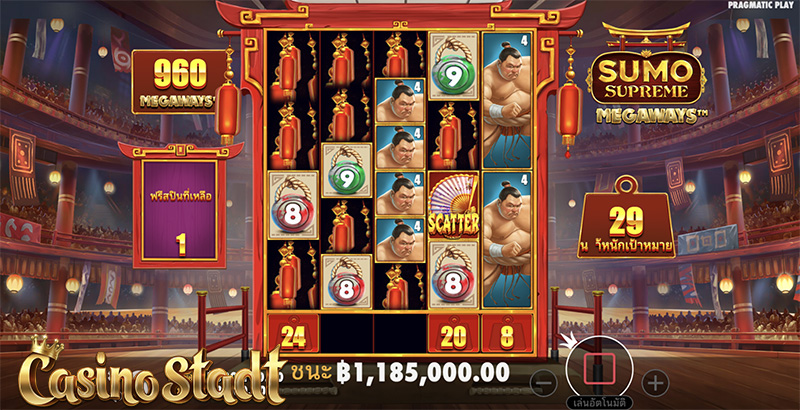Decrease the bet with the minus button

543,381
